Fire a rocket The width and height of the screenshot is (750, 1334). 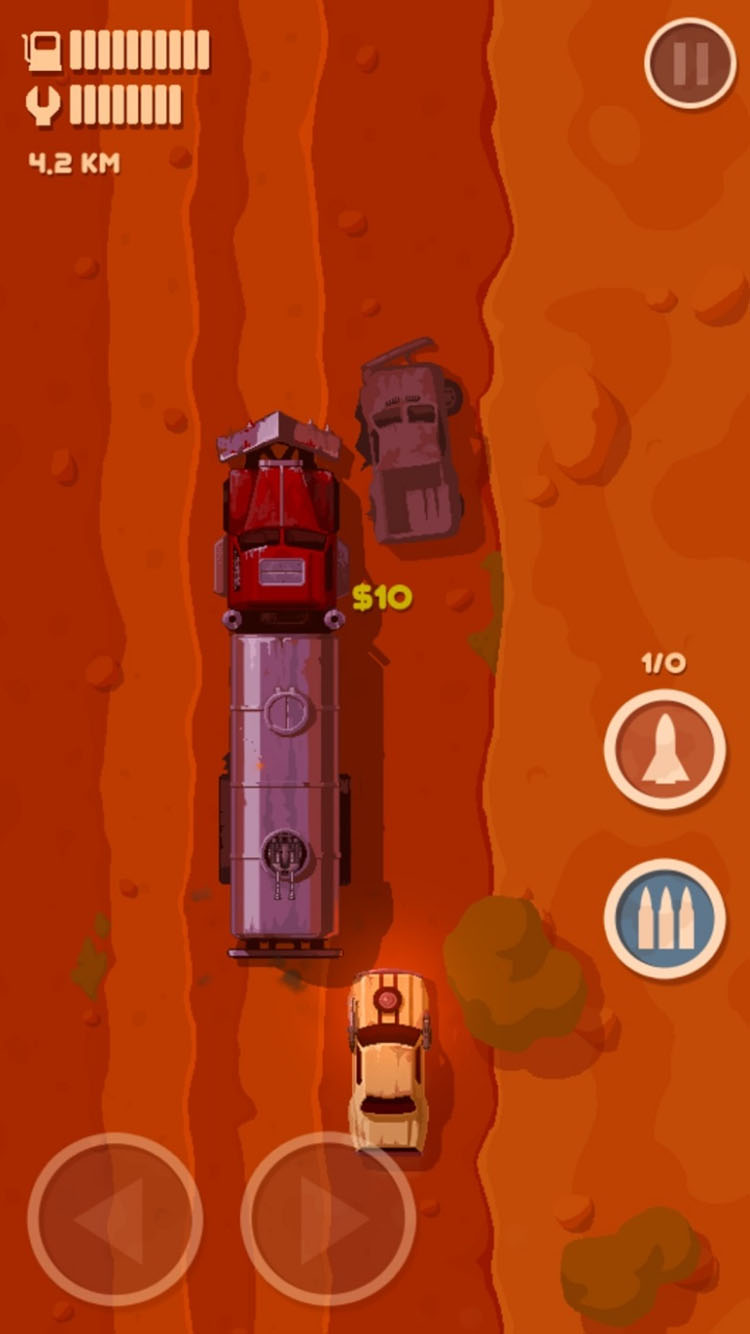pos(664,749)
